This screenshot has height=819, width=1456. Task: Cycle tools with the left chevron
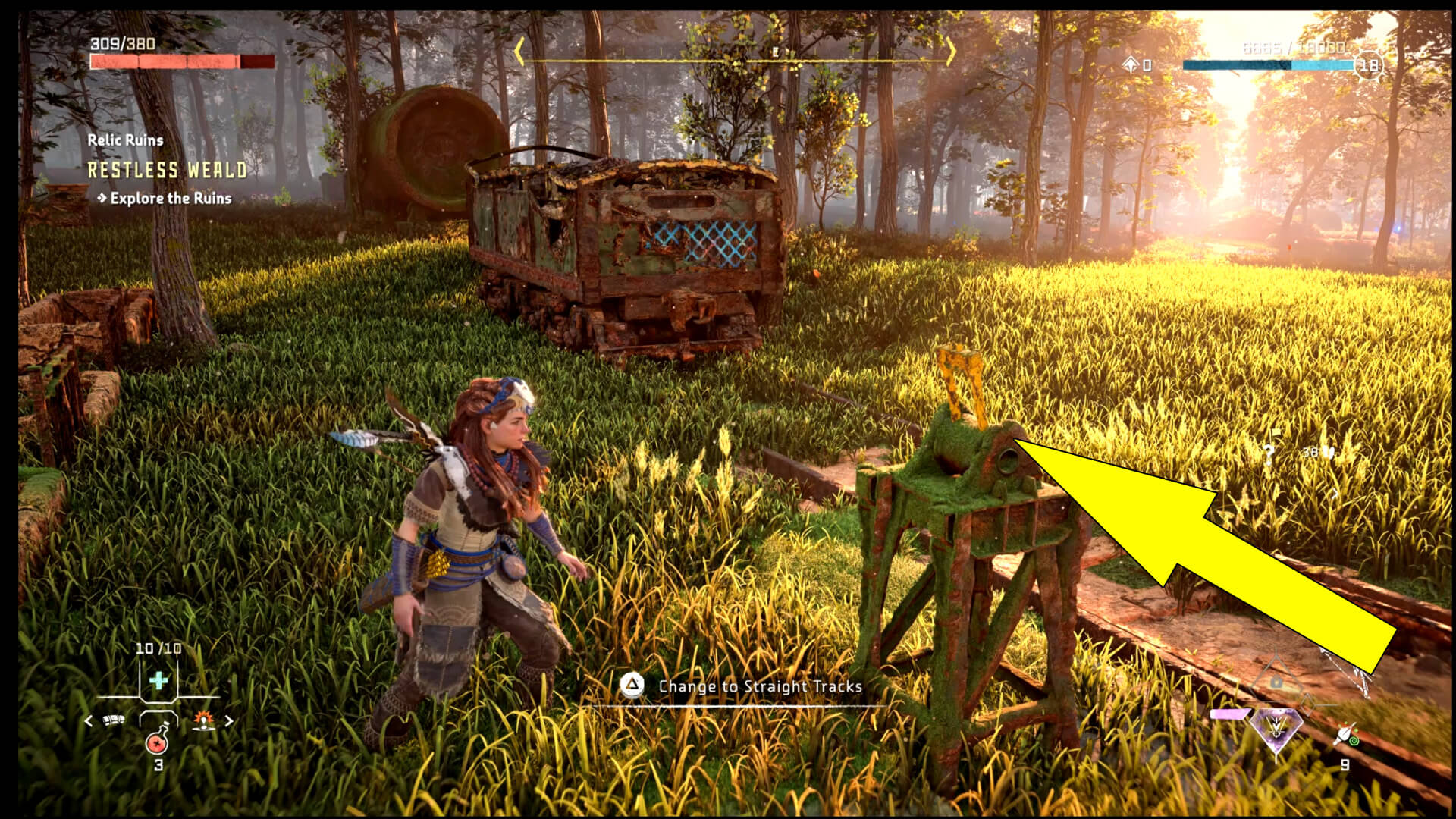(88, 720)
